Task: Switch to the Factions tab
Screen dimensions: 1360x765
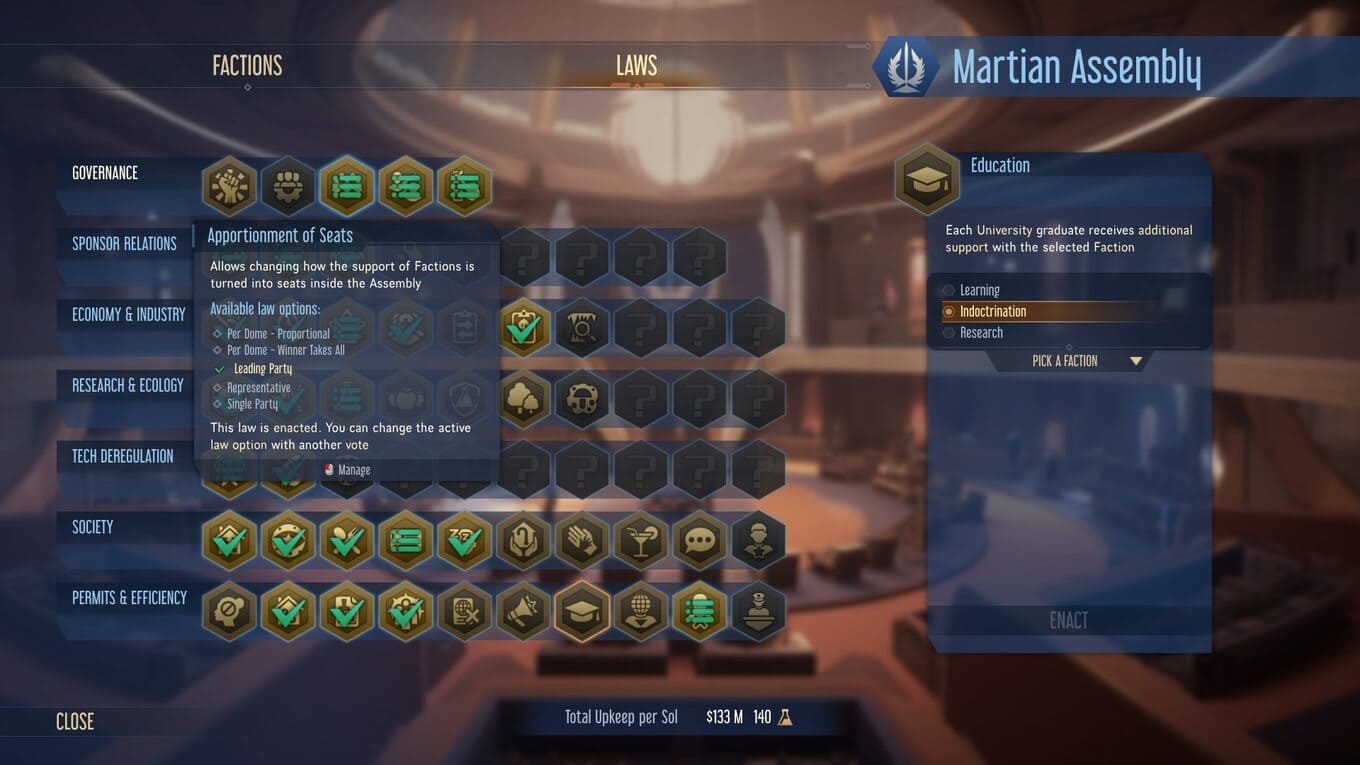Action: (247, 66)
